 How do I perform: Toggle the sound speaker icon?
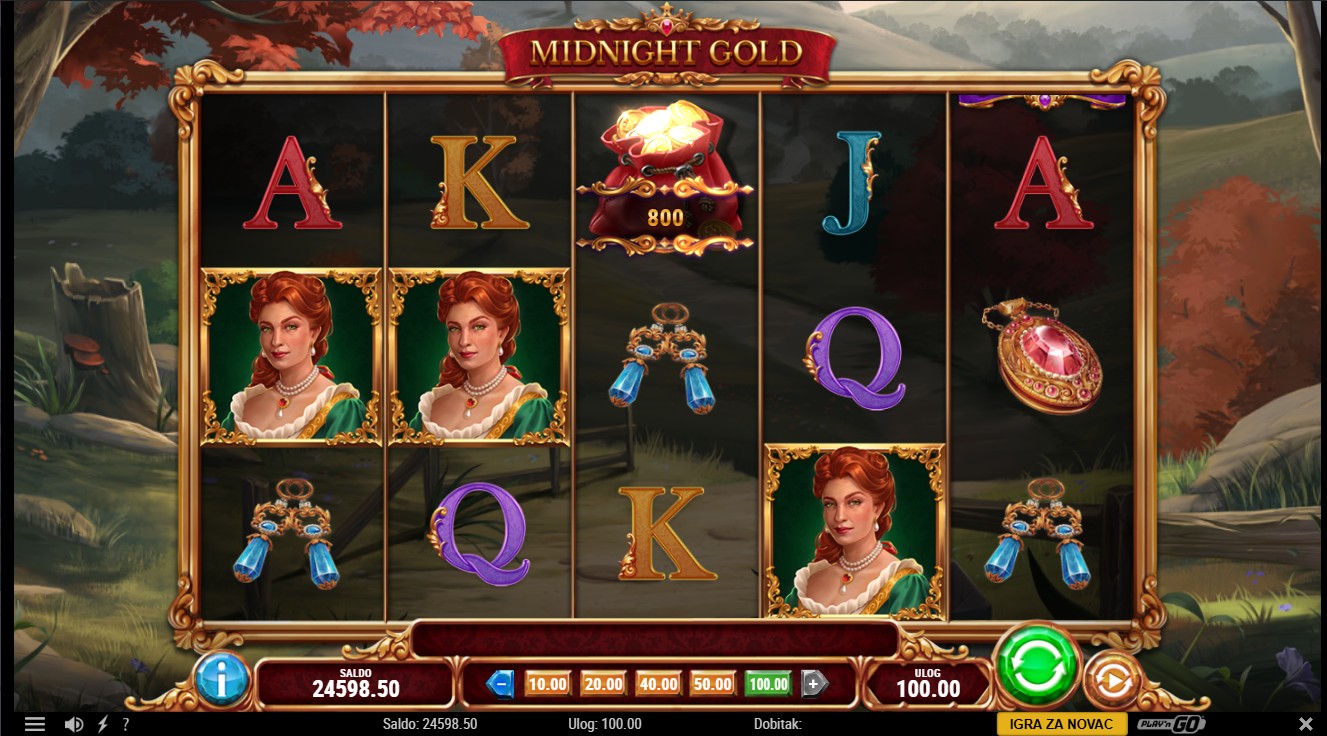[74, 724]
